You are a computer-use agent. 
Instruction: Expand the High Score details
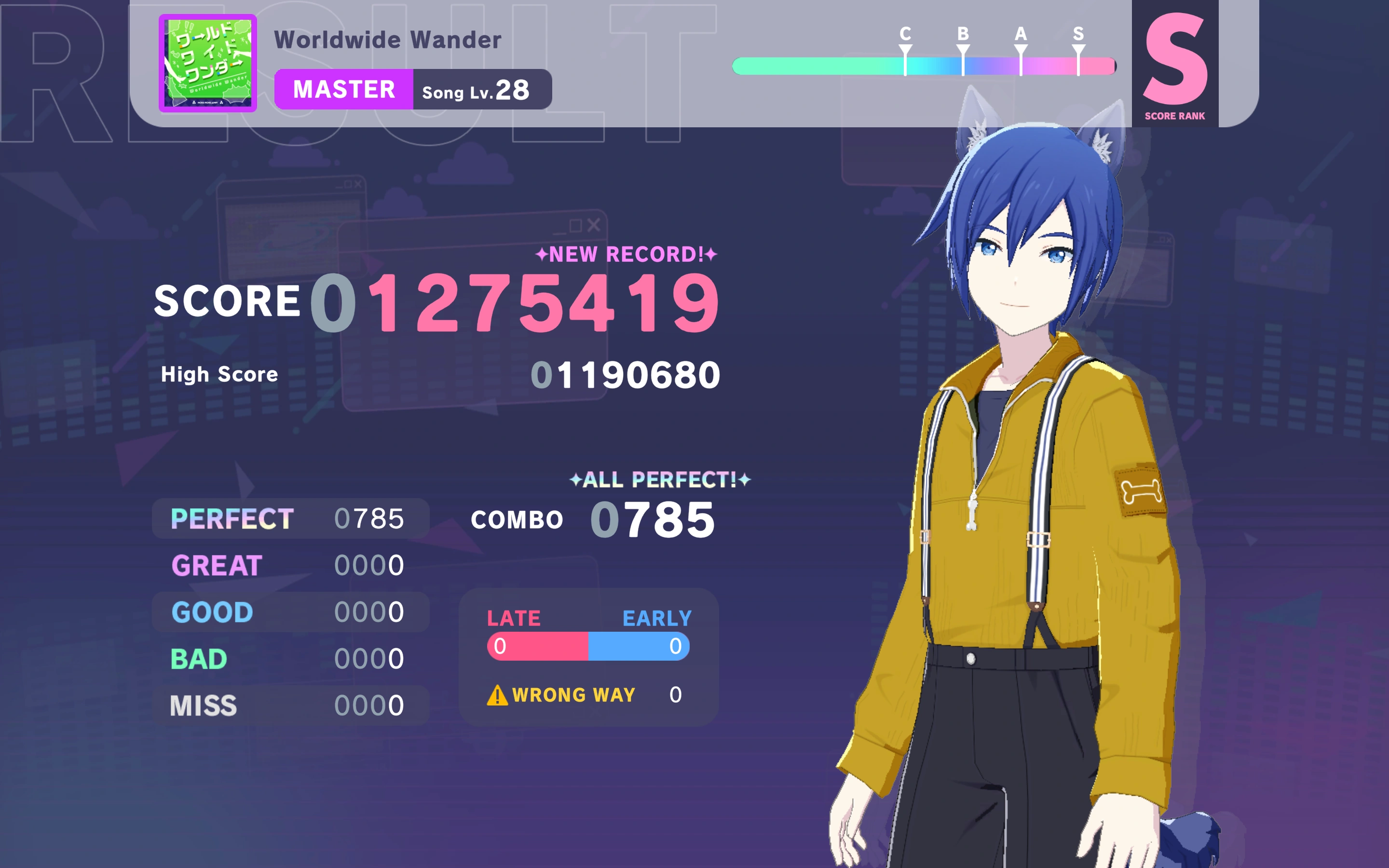tap(220, 374)
